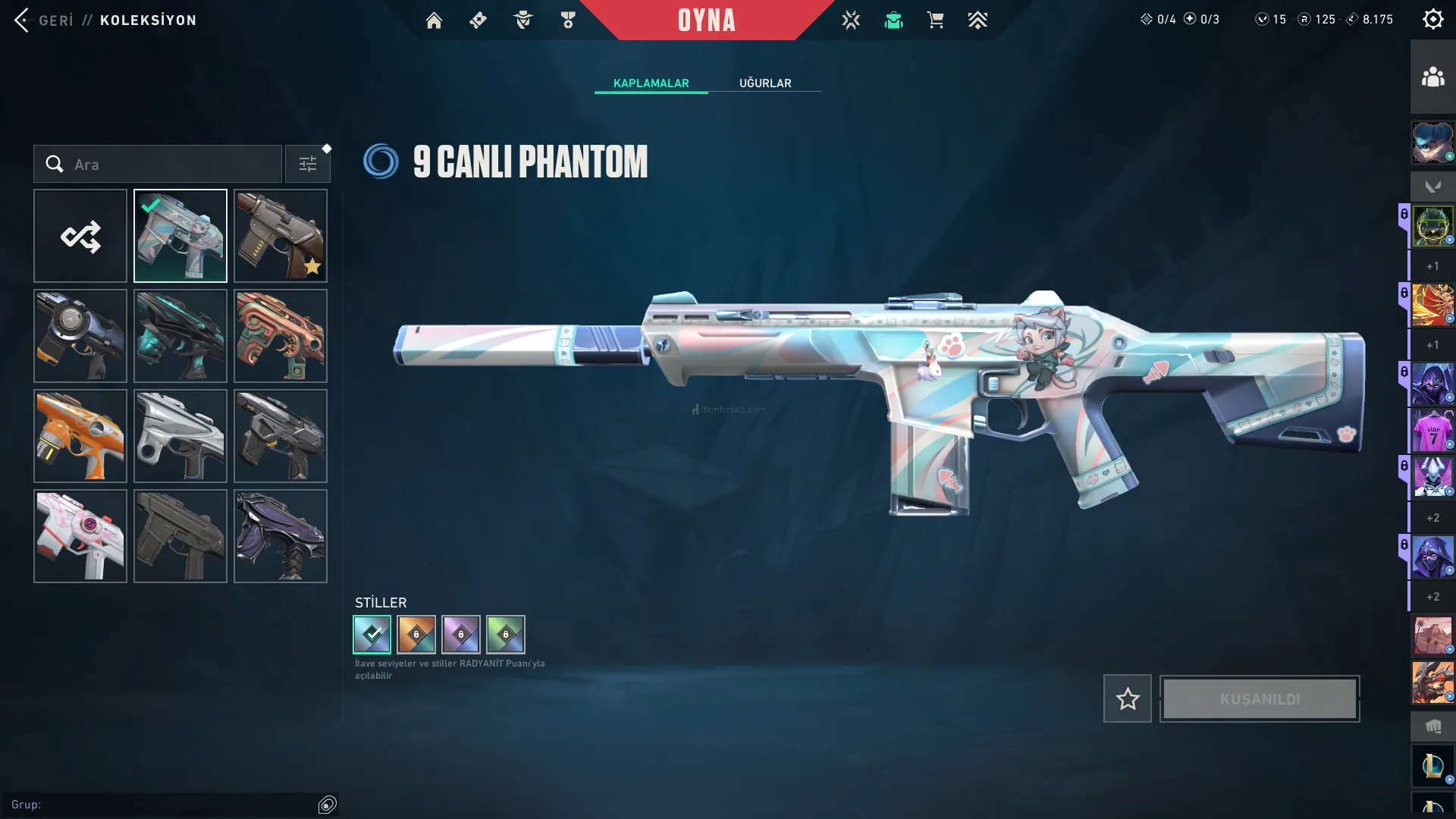Open the settings gear

click(x=1432, y=20)
